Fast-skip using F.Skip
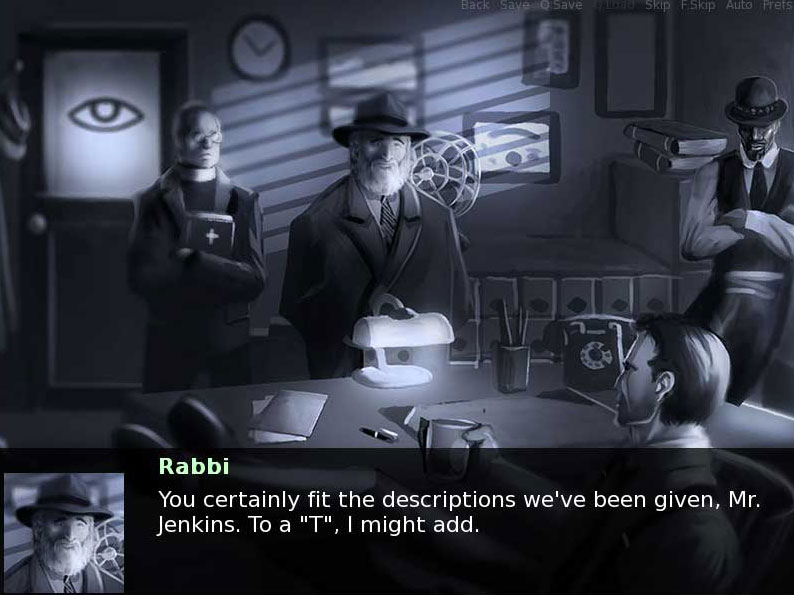Viewport: 794px width, 595px height. [x=697, y=6]
